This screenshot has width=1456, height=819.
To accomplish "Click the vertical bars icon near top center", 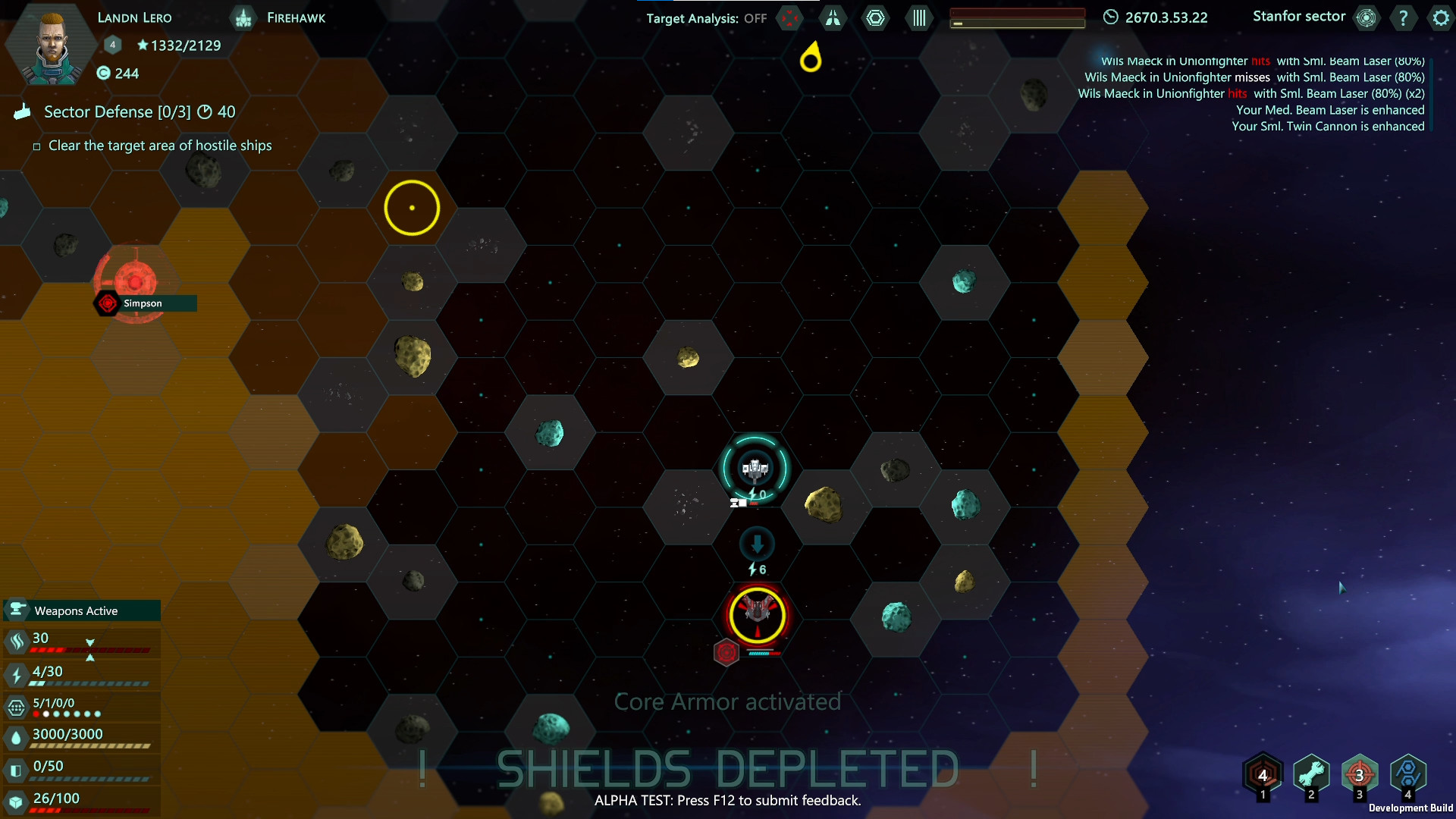I will click(918, 18).
